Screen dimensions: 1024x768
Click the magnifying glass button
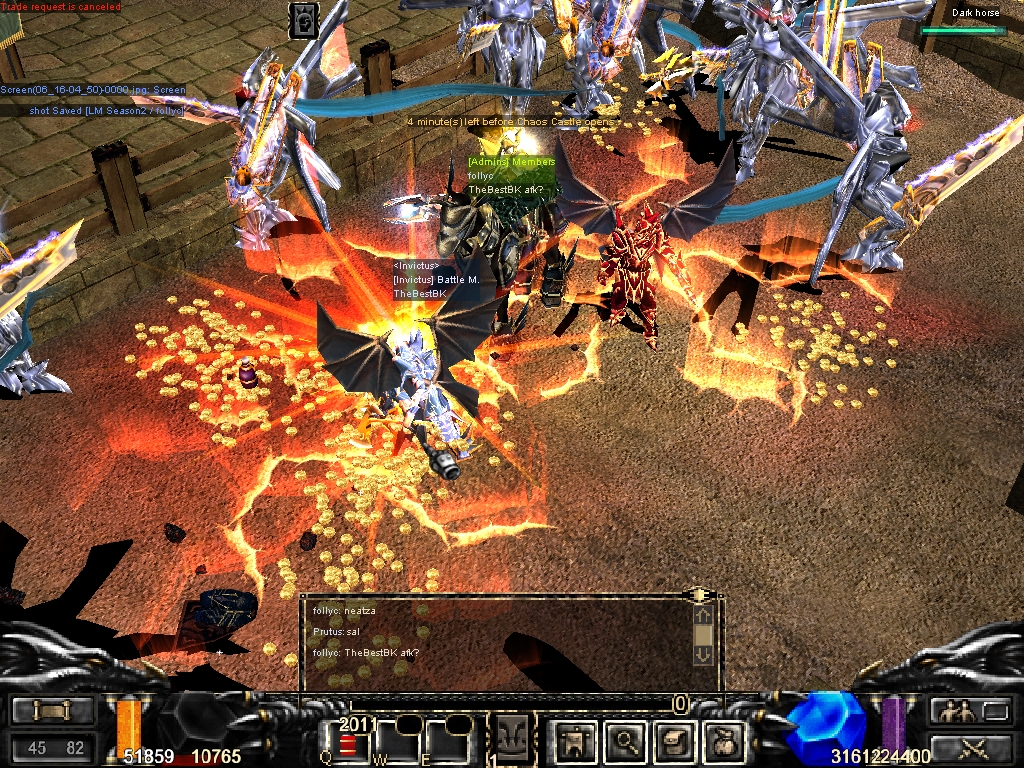tap(626, 742)
